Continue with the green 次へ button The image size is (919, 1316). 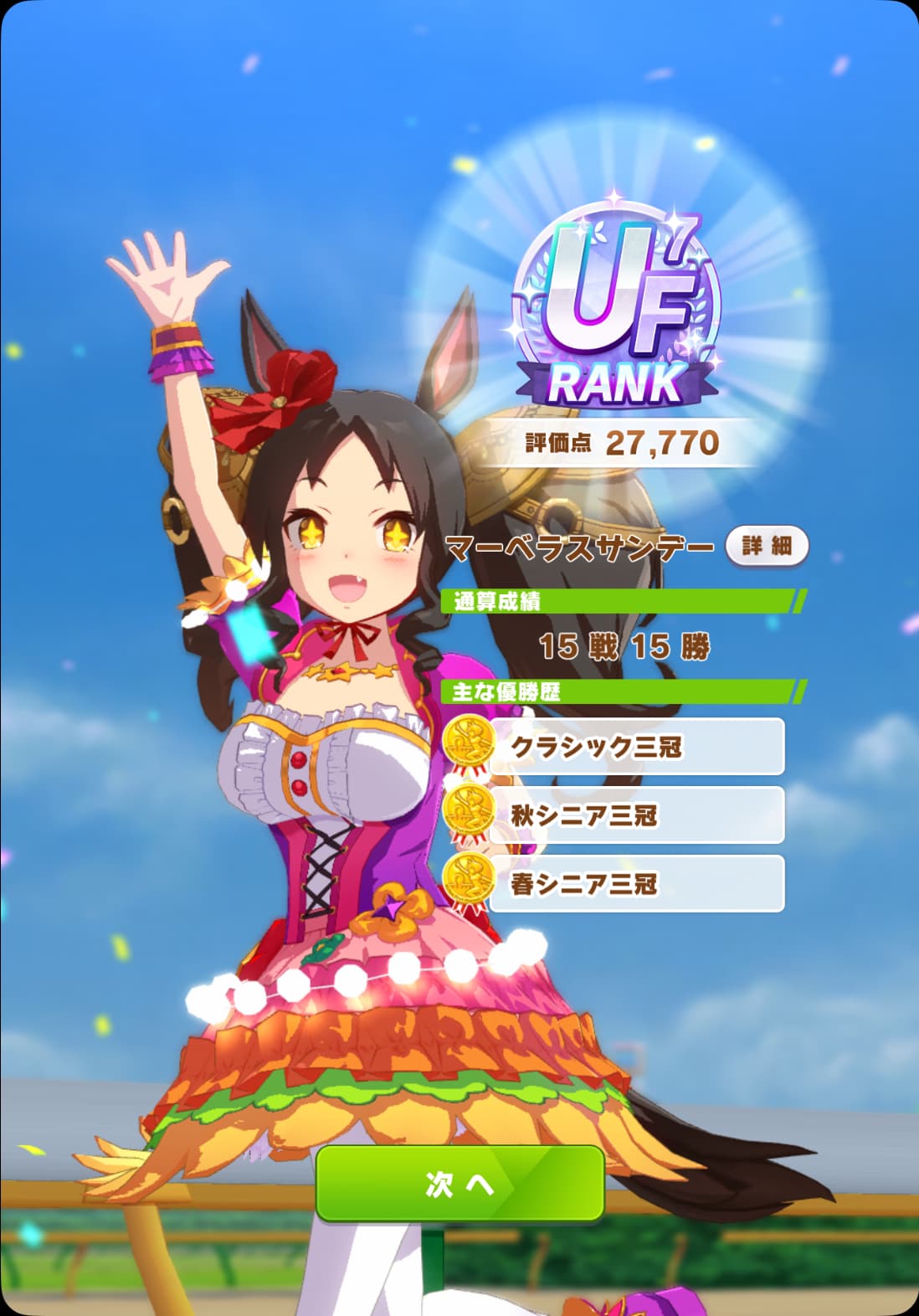(x=459, y=1182)
